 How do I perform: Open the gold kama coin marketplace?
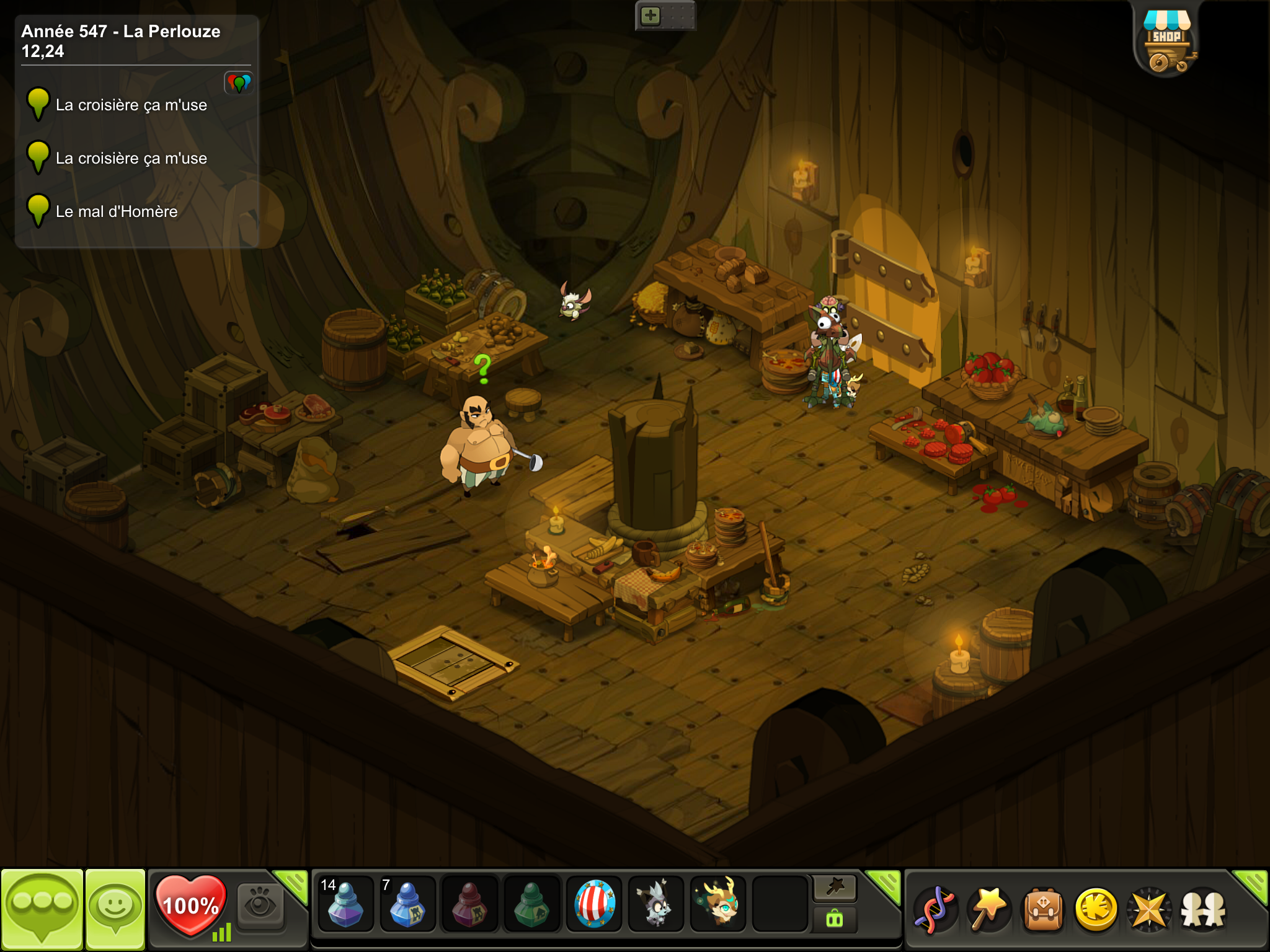tap(1096, 910)
